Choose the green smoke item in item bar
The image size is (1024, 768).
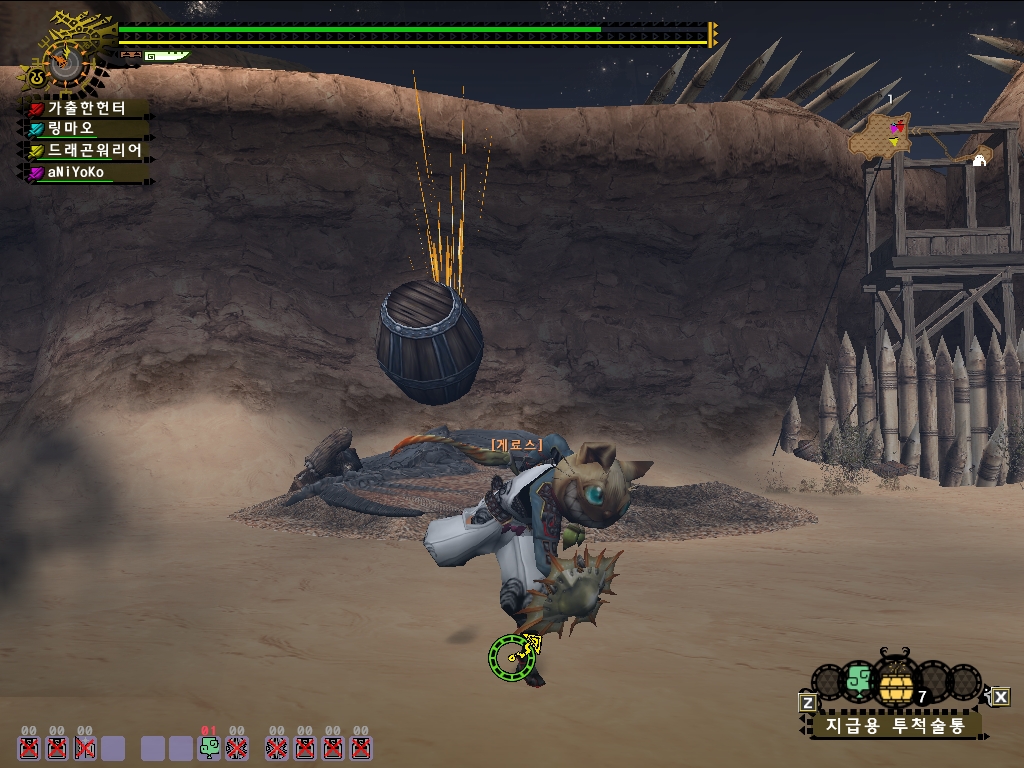pyautogui.click(x=858, y=681)
